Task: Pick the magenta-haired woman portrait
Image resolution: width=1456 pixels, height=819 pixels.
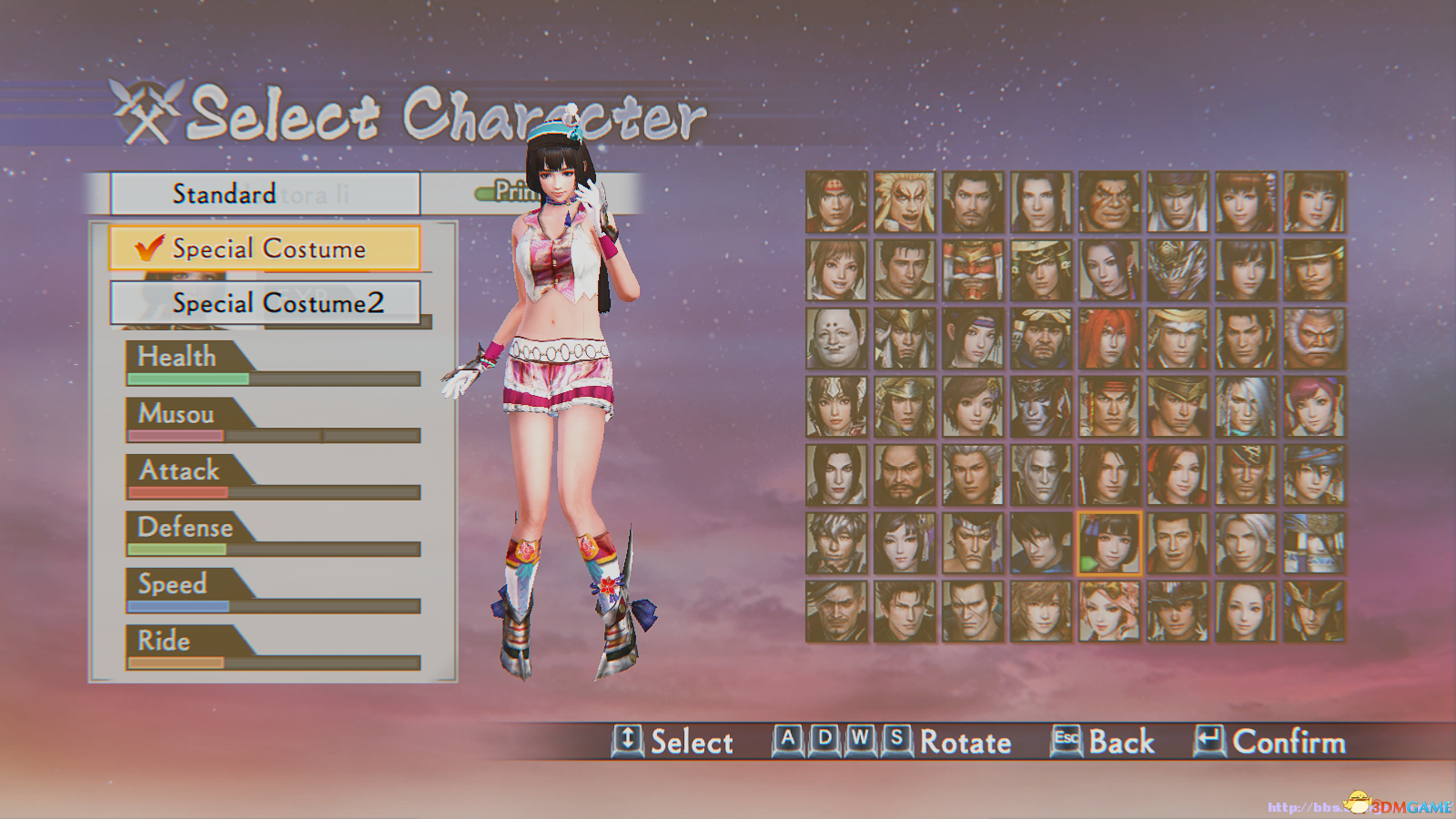Action: pyautogui.click(x=1314, y=407)
